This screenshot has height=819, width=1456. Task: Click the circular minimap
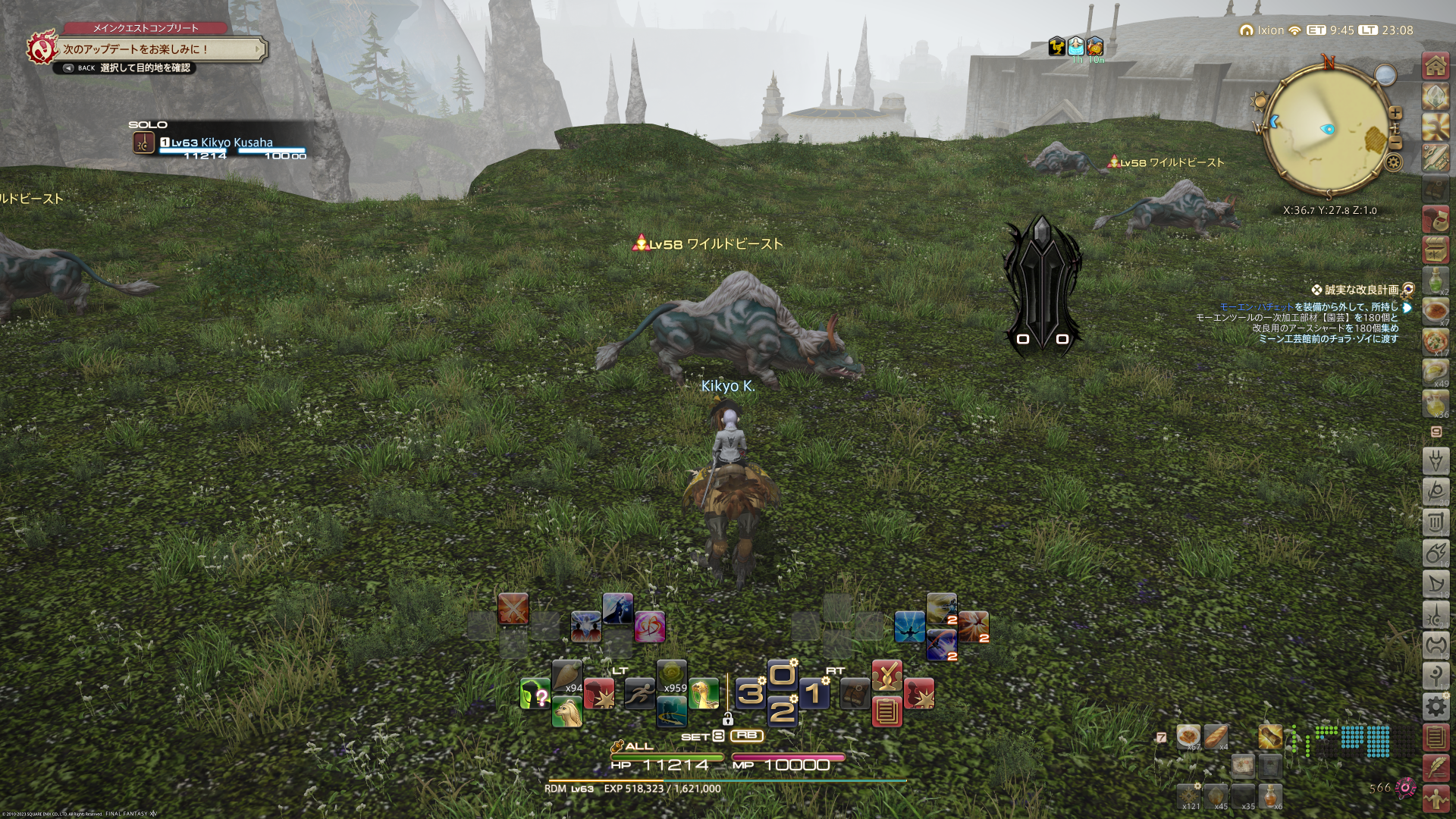1326,129
